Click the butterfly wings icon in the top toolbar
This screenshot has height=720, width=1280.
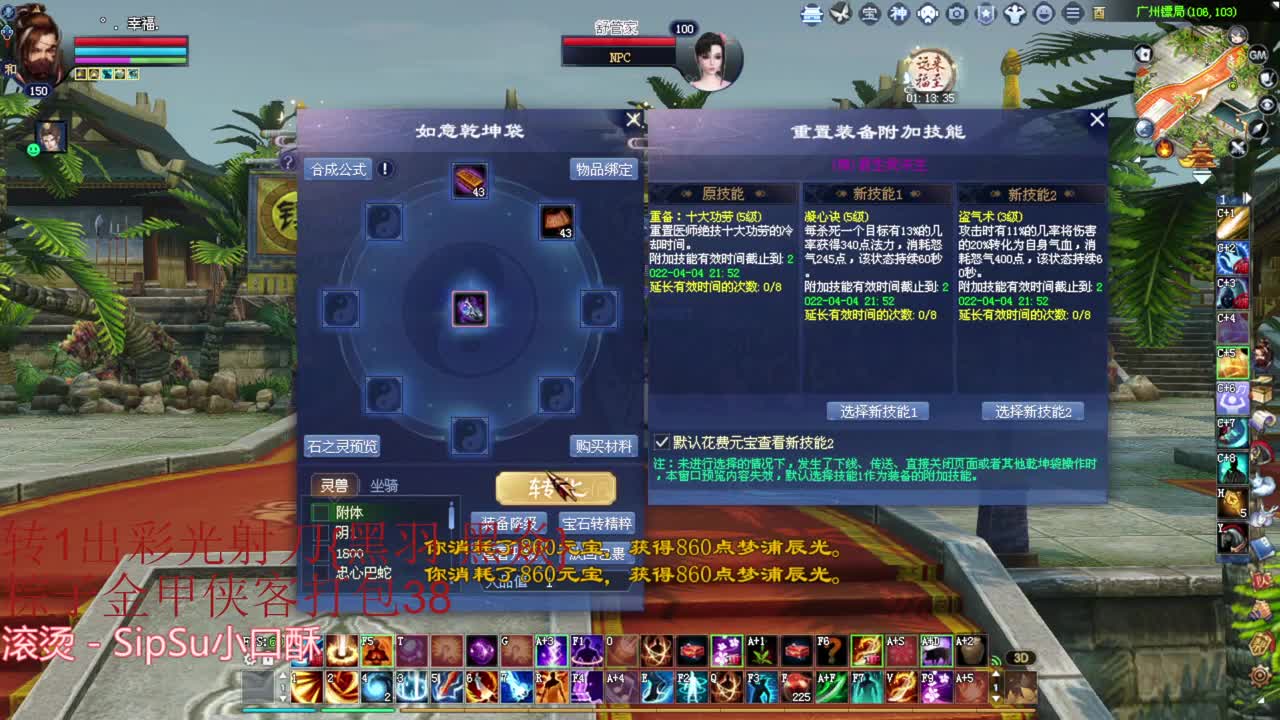840,14
